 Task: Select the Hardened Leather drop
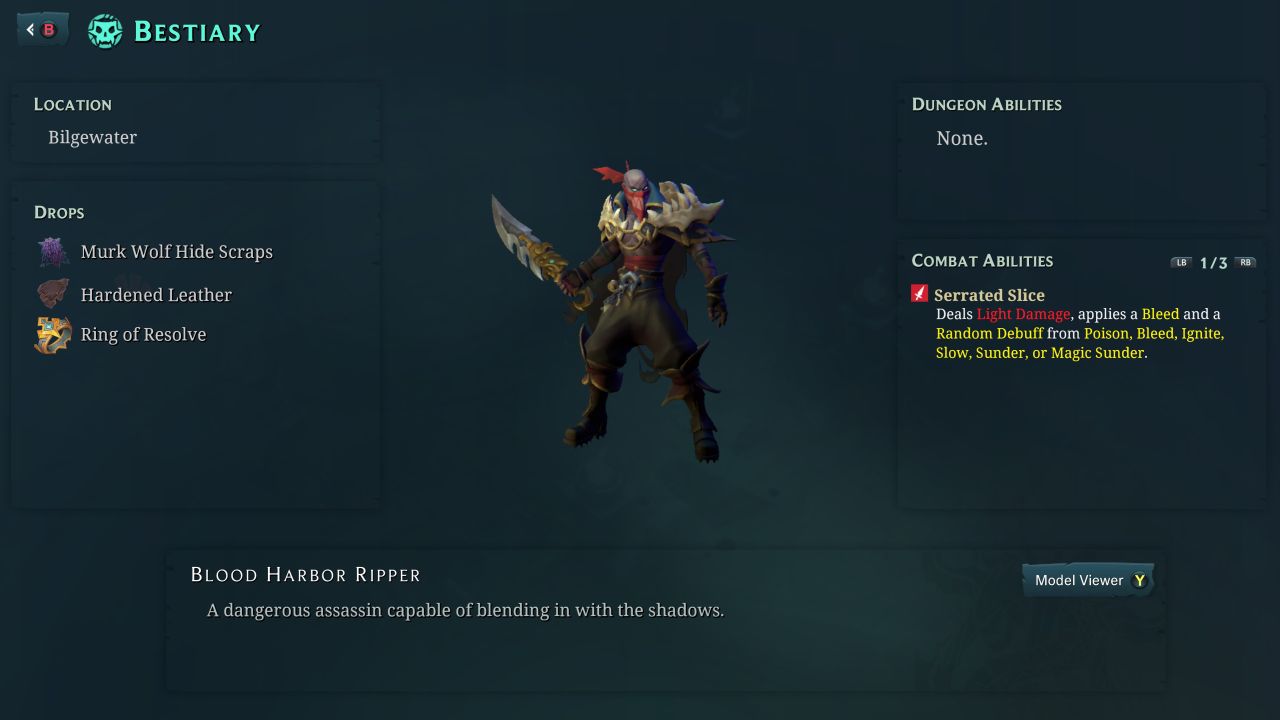coord(155,295)
